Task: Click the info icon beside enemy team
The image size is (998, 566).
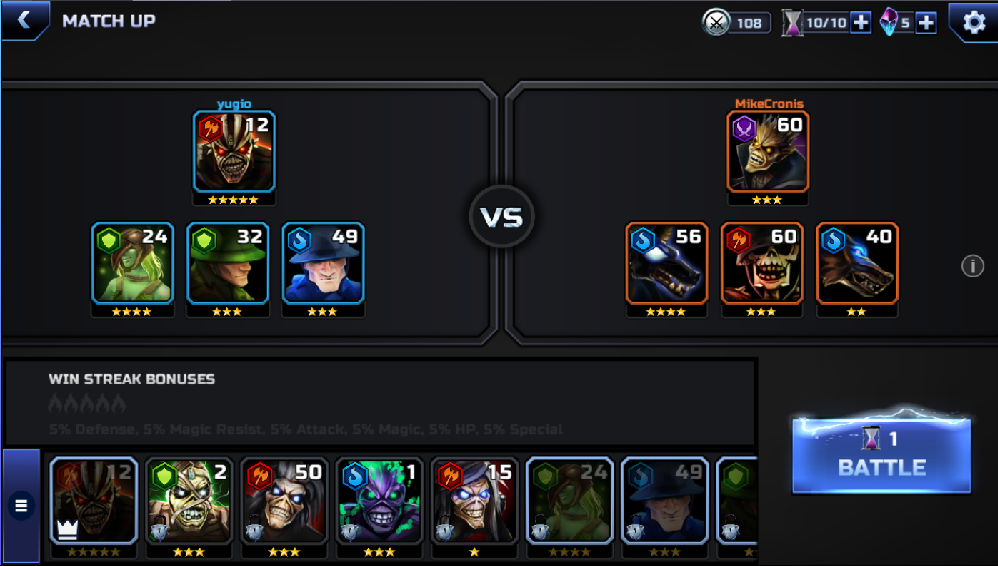Action: click(x=972, y=265)
